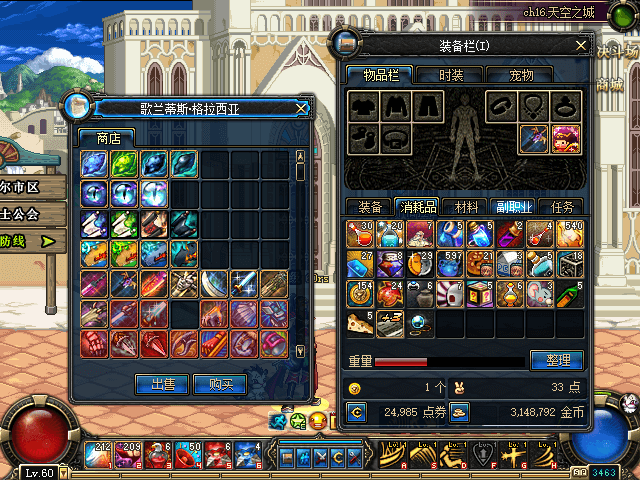This screenshot has height=480, width=640.
Task: Select the 副职业 (Sub-profession) category tab
Action: (x=515, y=207)
